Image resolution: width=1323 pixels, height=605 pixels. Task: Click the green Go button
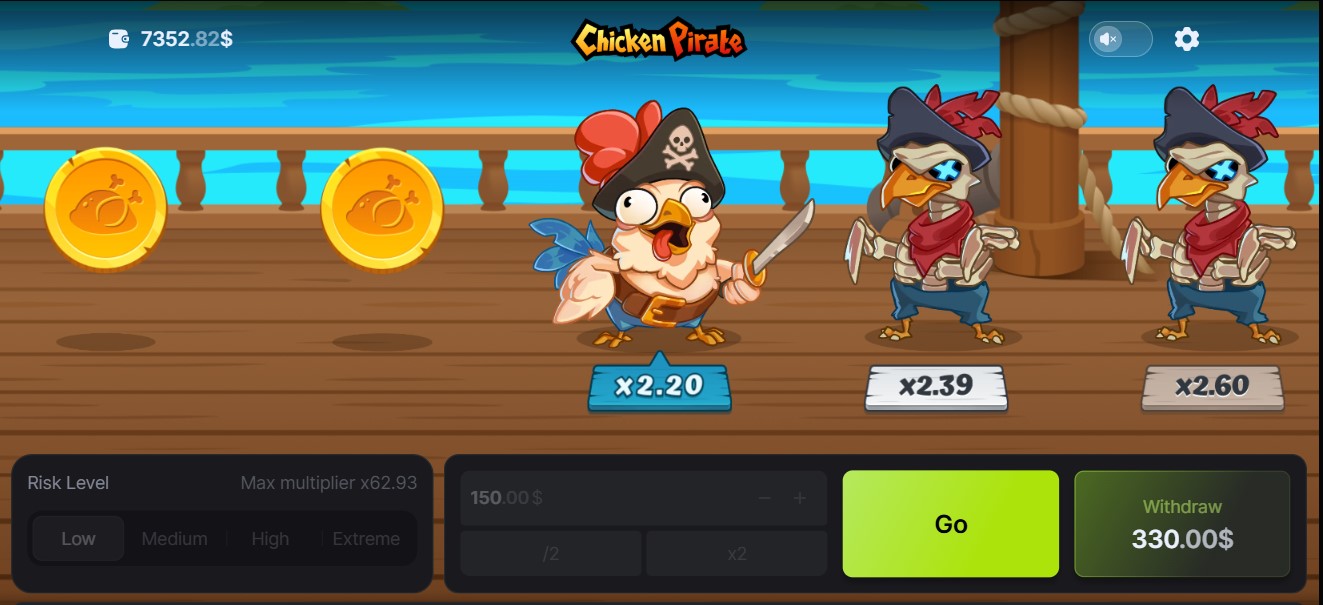pos(950,524)
